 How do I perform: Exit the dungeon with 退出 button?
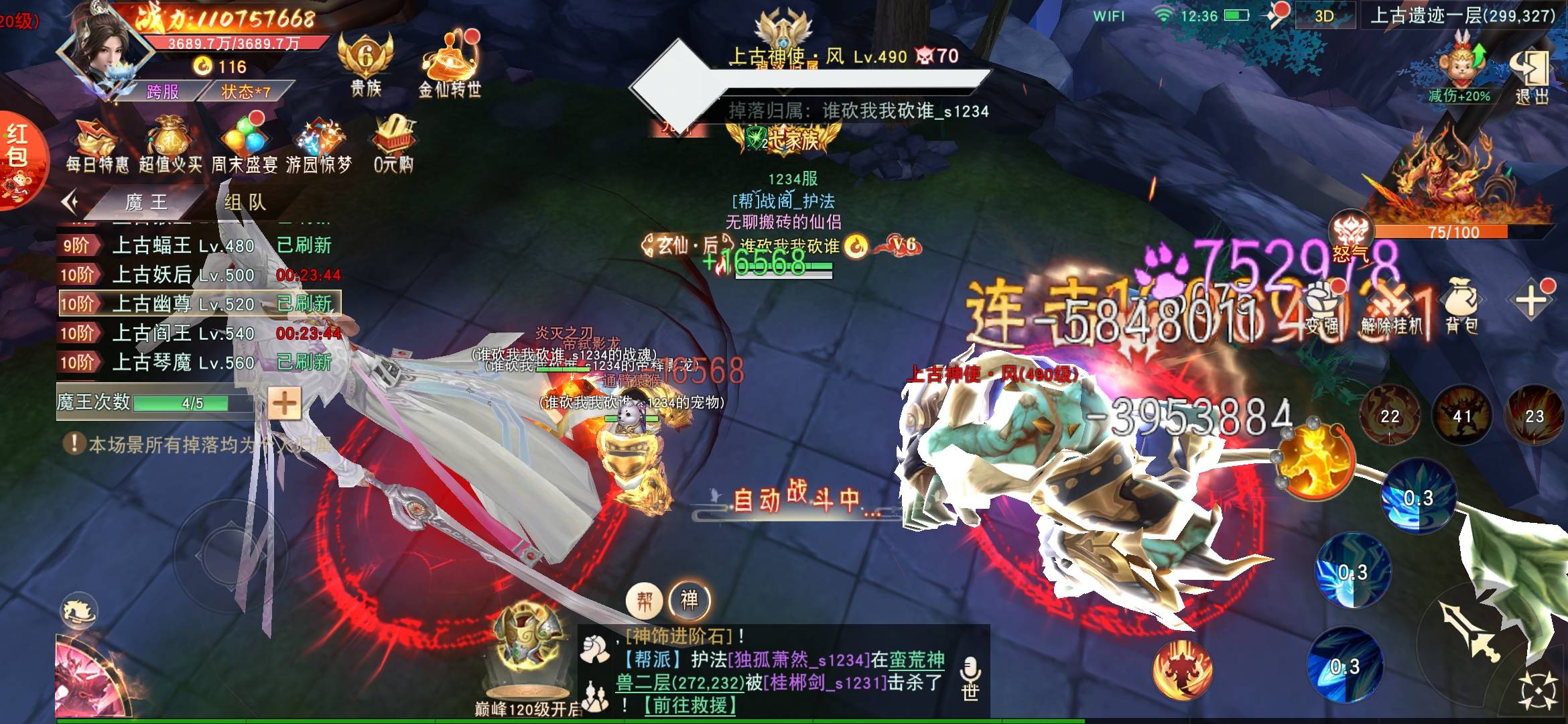point(1532,76)
